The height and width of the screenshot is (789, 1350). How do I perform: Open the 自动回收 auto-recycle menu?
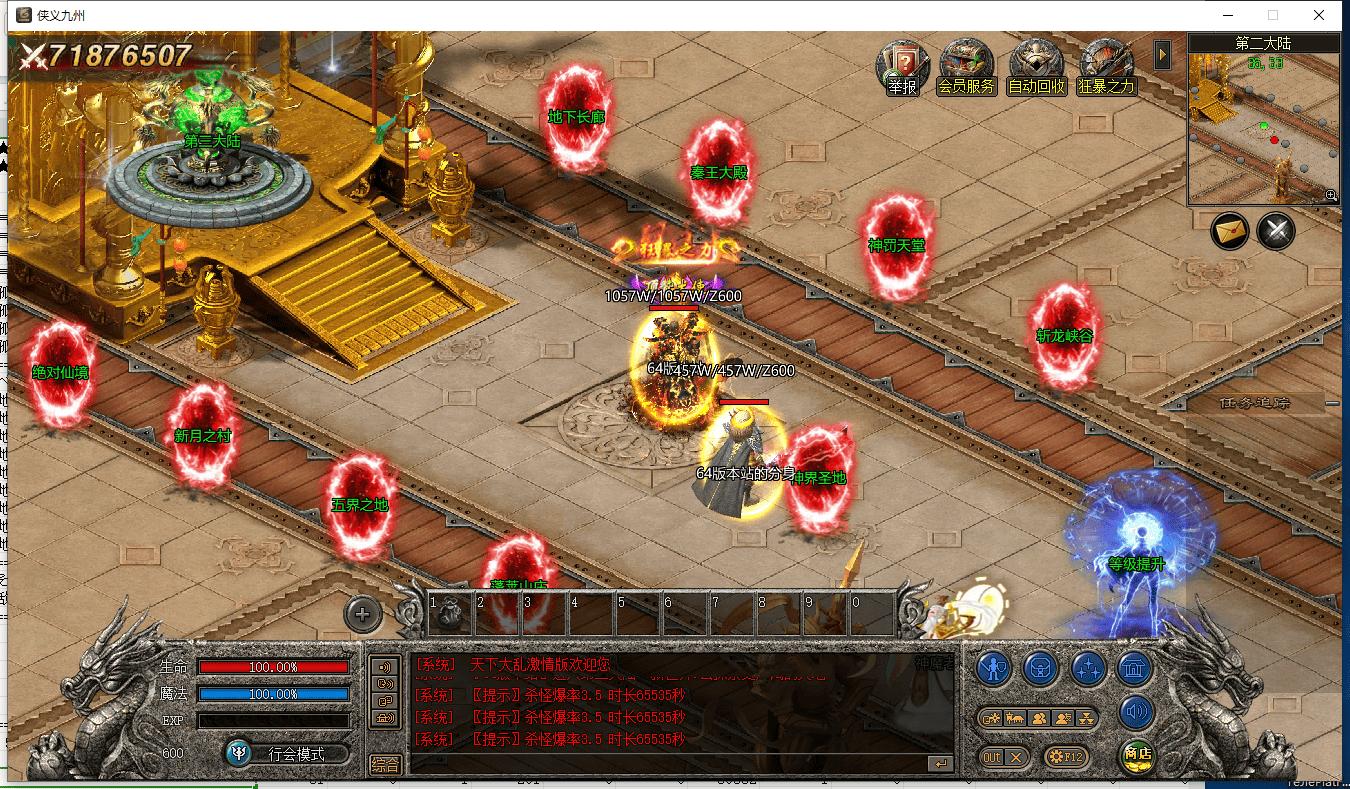[1036, 68]
